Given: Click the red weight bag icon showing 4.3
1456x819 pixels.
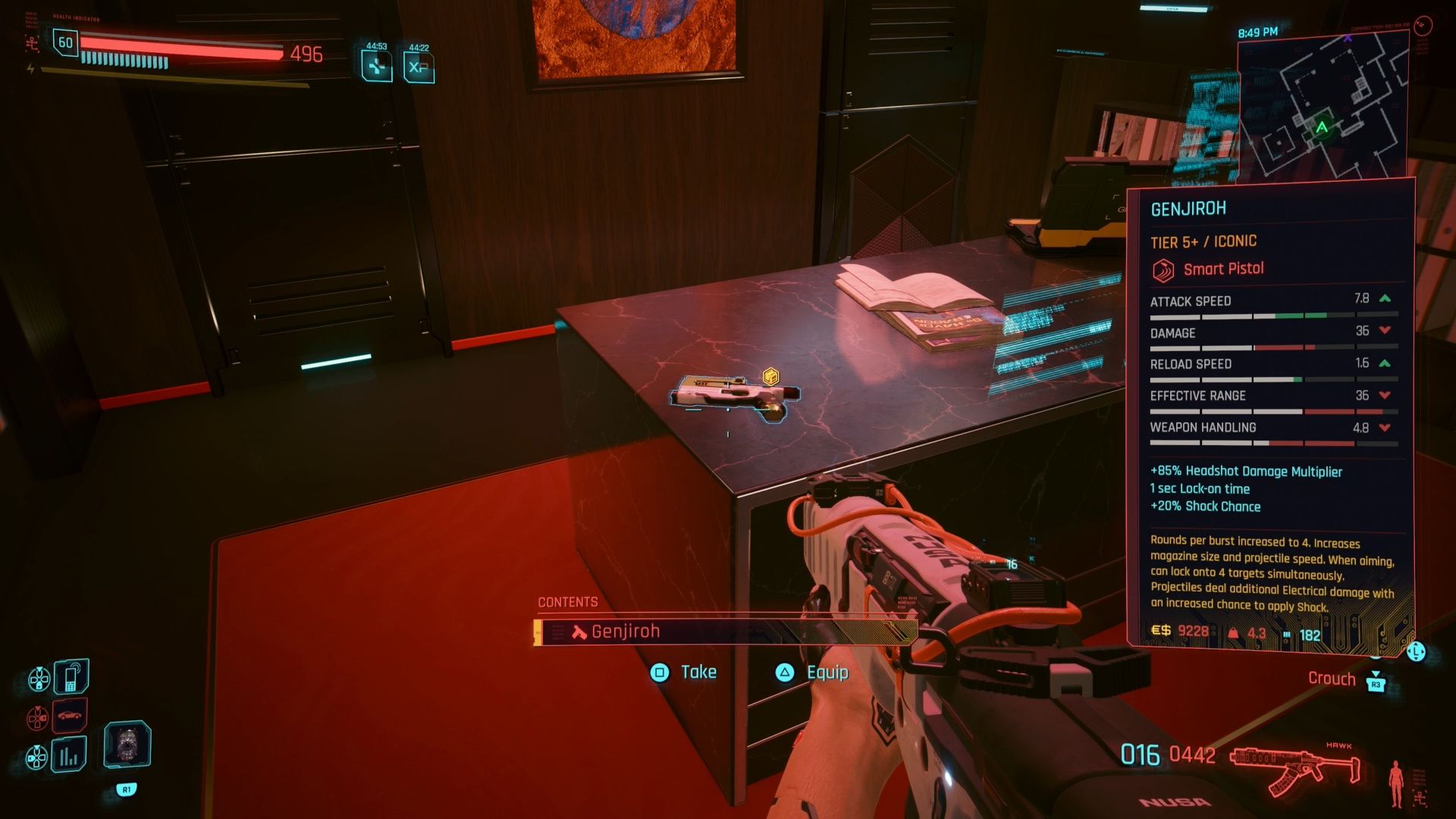Looking at the screenshot, I should coord(1234,632).
